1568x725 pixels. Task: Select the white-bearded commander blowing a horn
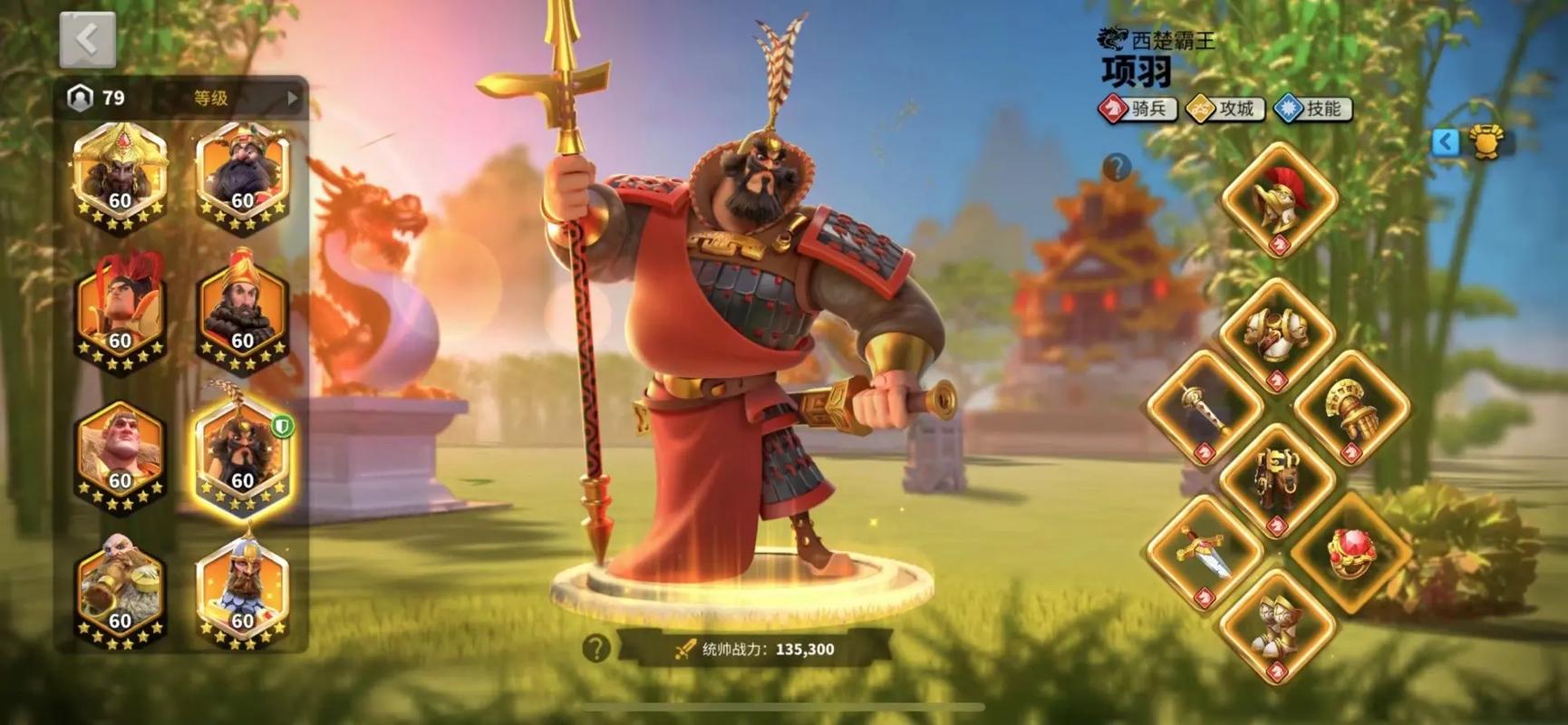pyautogui.click(x=121, y=589)
